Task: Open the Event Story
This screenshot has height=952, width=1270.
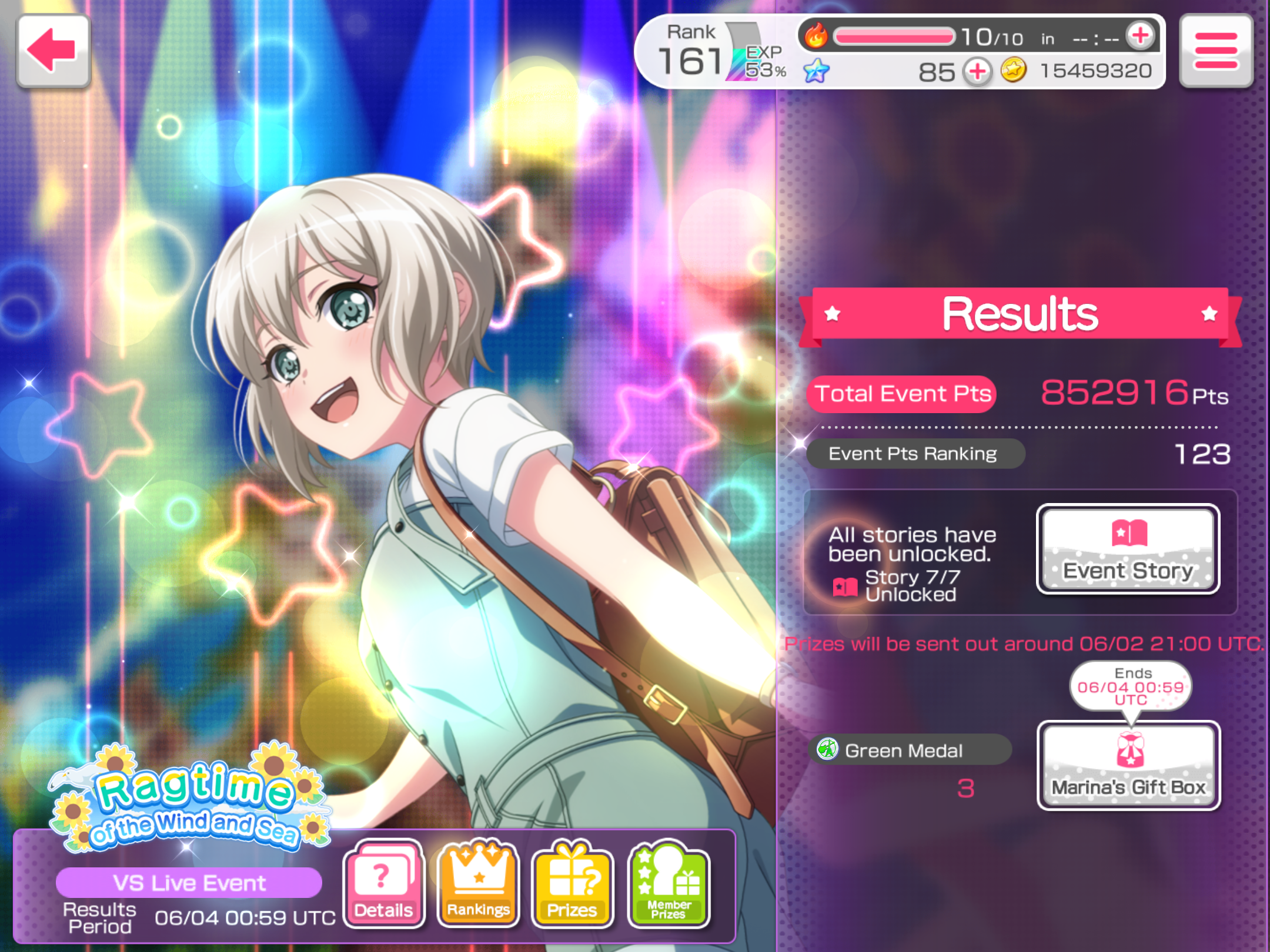Action: [x=1128, y=549]
